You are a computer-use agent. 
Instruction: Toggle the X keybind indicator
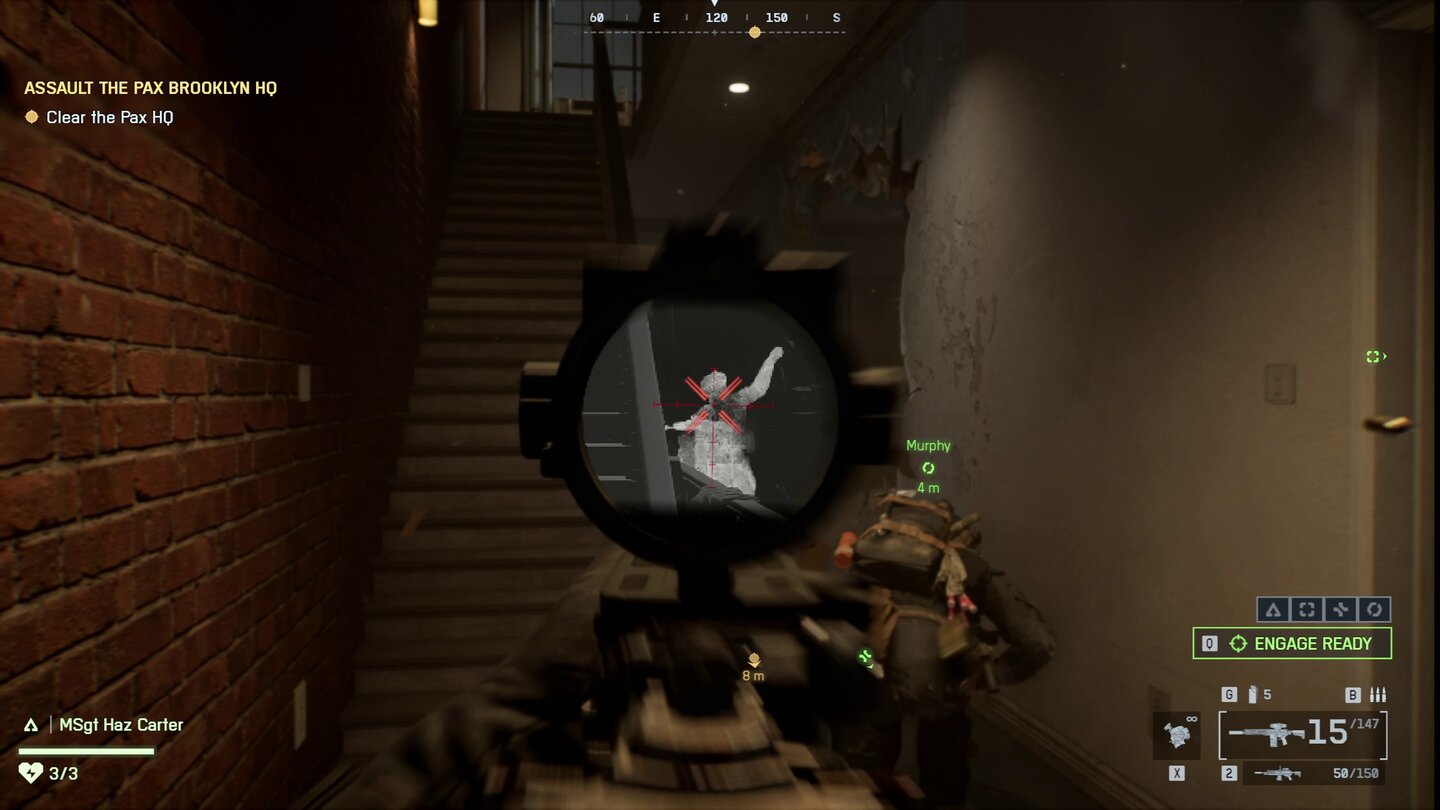click(x=1178, y=772)
